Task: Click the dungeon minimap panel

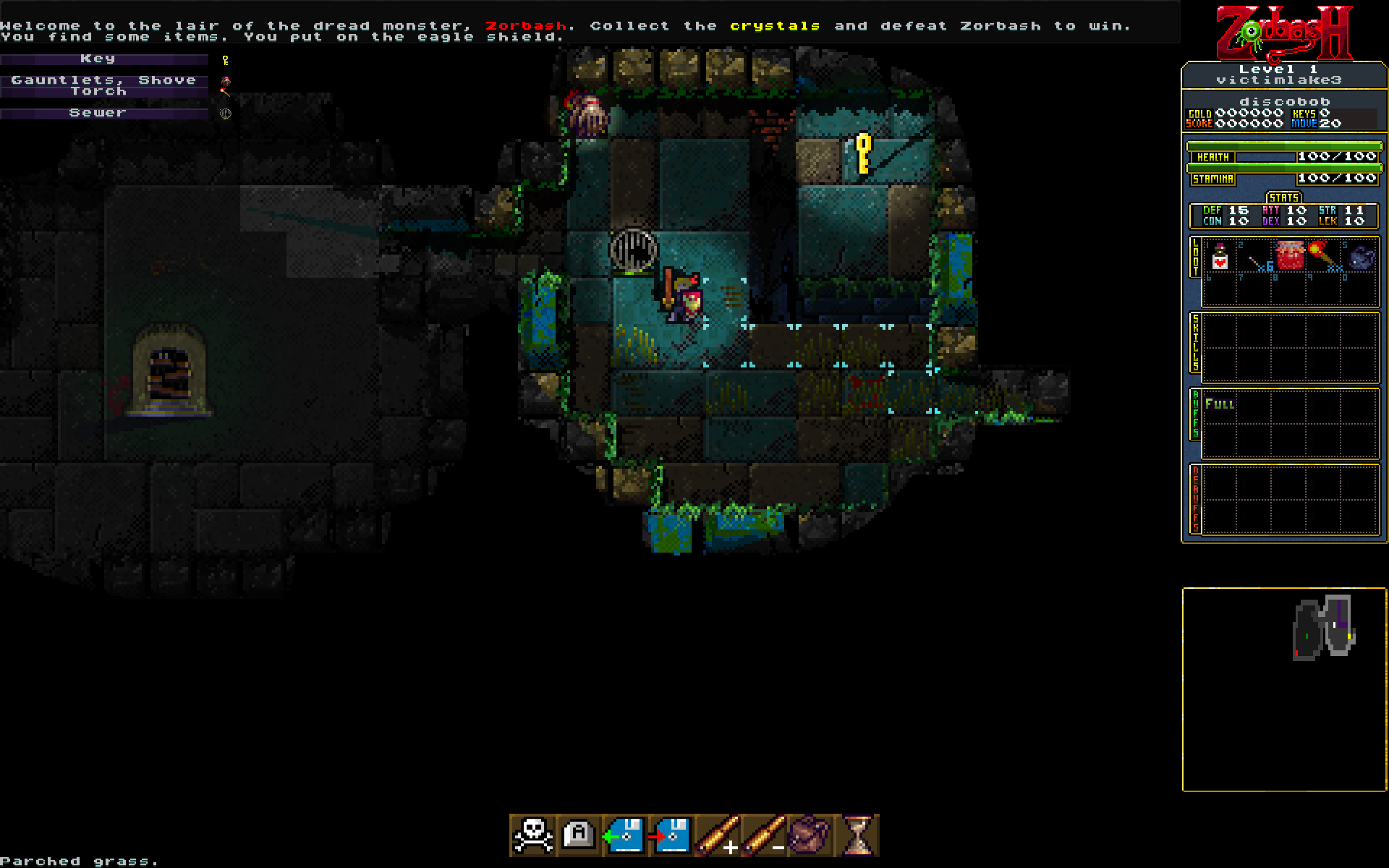Action: pos(1284,689)
